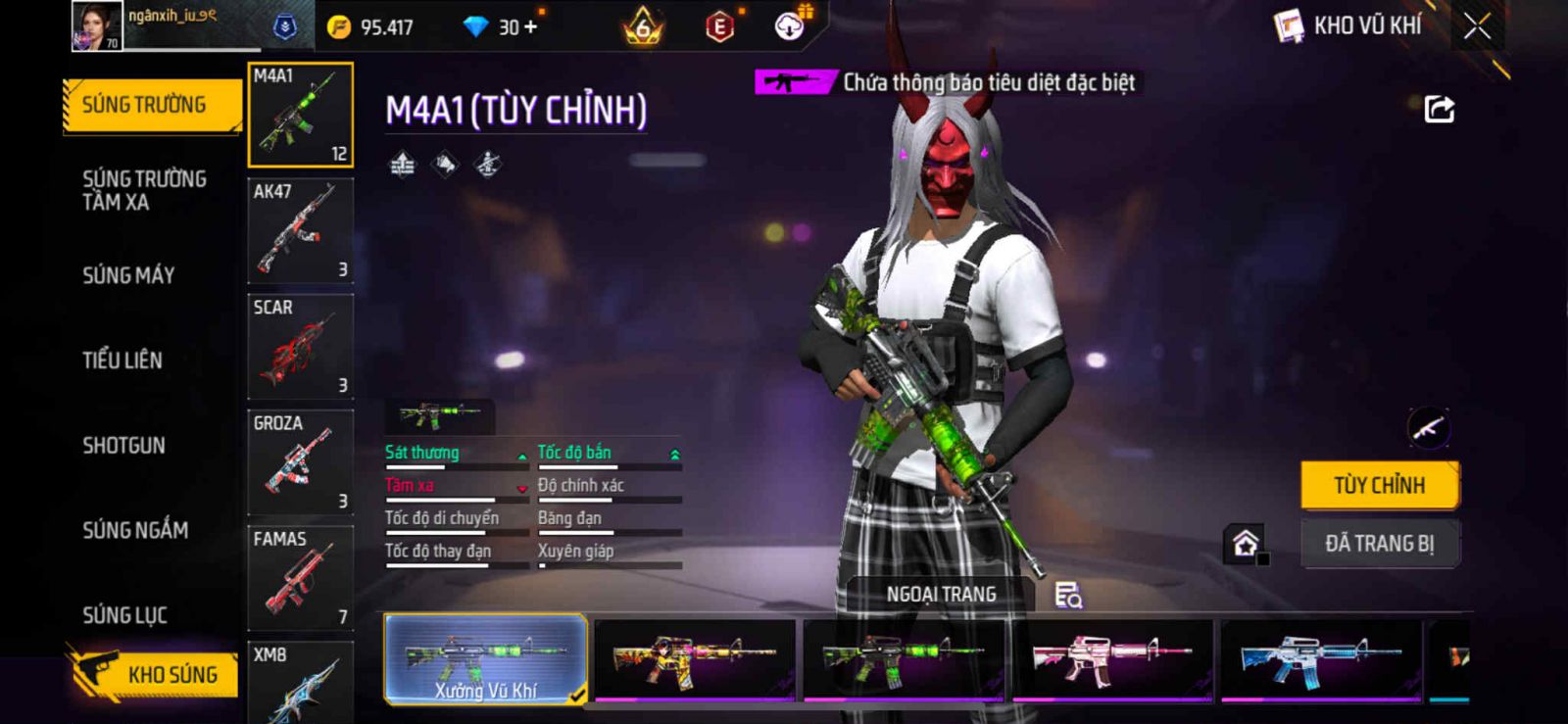1568x724 pixels.
Task: Open the Súng Lục category
Action: [124, 615]
